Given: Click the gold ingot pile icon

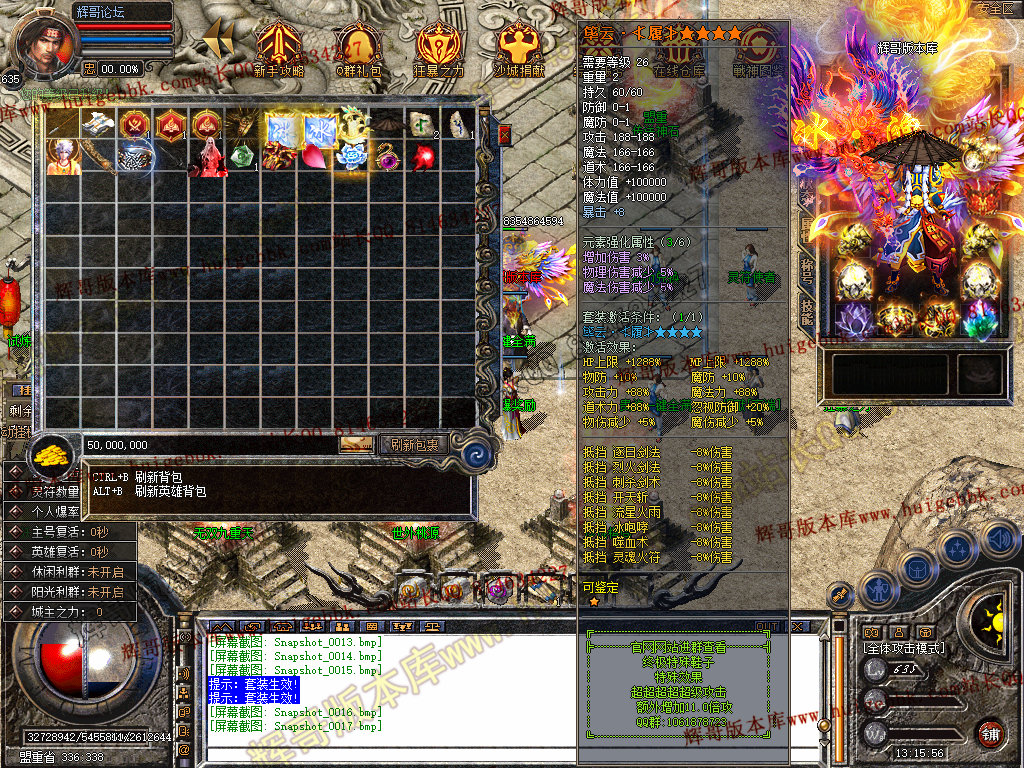Looking at the screenshot, I should click(49, 456).
